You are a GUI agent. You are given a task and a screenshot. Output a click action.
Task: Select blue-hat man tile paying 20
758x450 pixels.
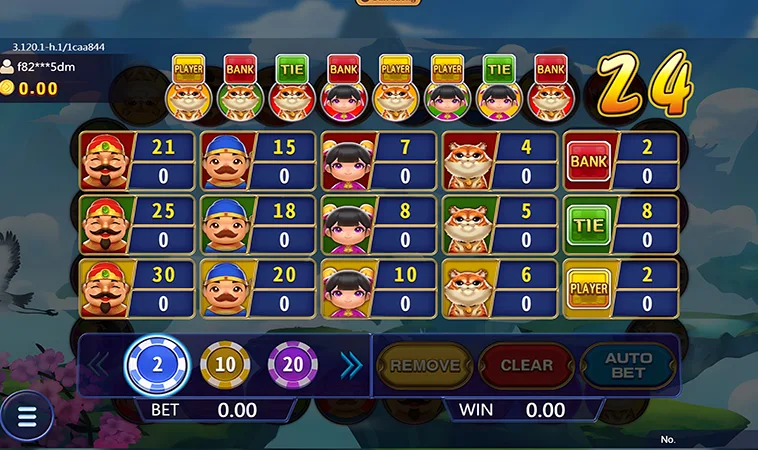tap(258, 289)
